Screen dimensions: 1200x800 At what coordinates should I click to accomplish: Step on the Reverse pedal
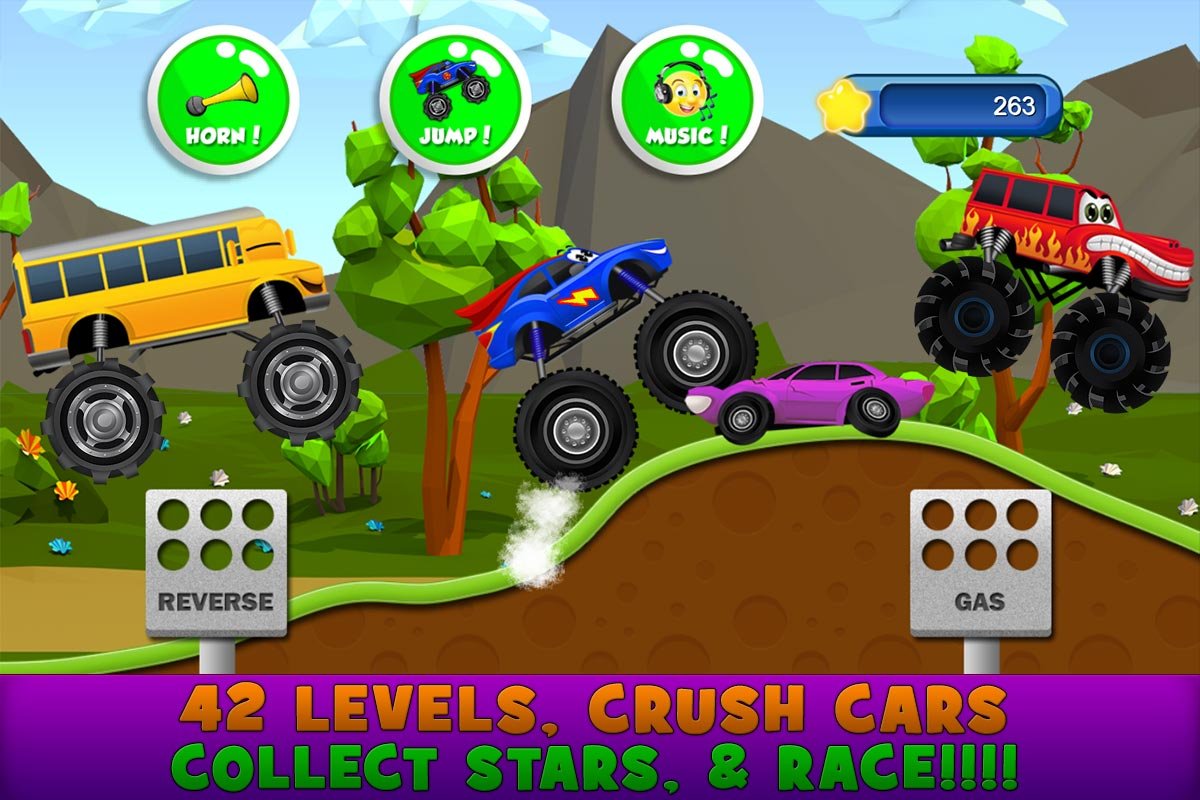[x=216, y=562]
